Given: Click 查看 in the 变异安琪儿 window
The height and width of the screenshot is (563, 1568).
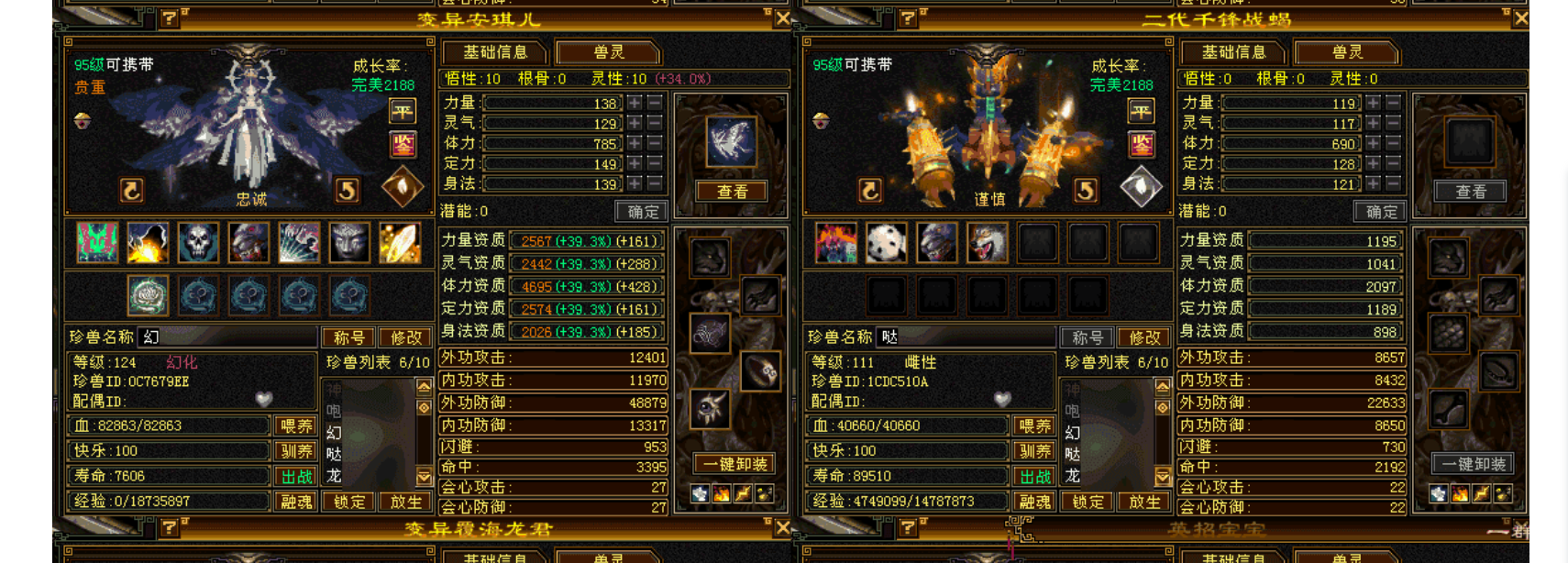Looking at the screenshot, I should [x=732, y=192].
